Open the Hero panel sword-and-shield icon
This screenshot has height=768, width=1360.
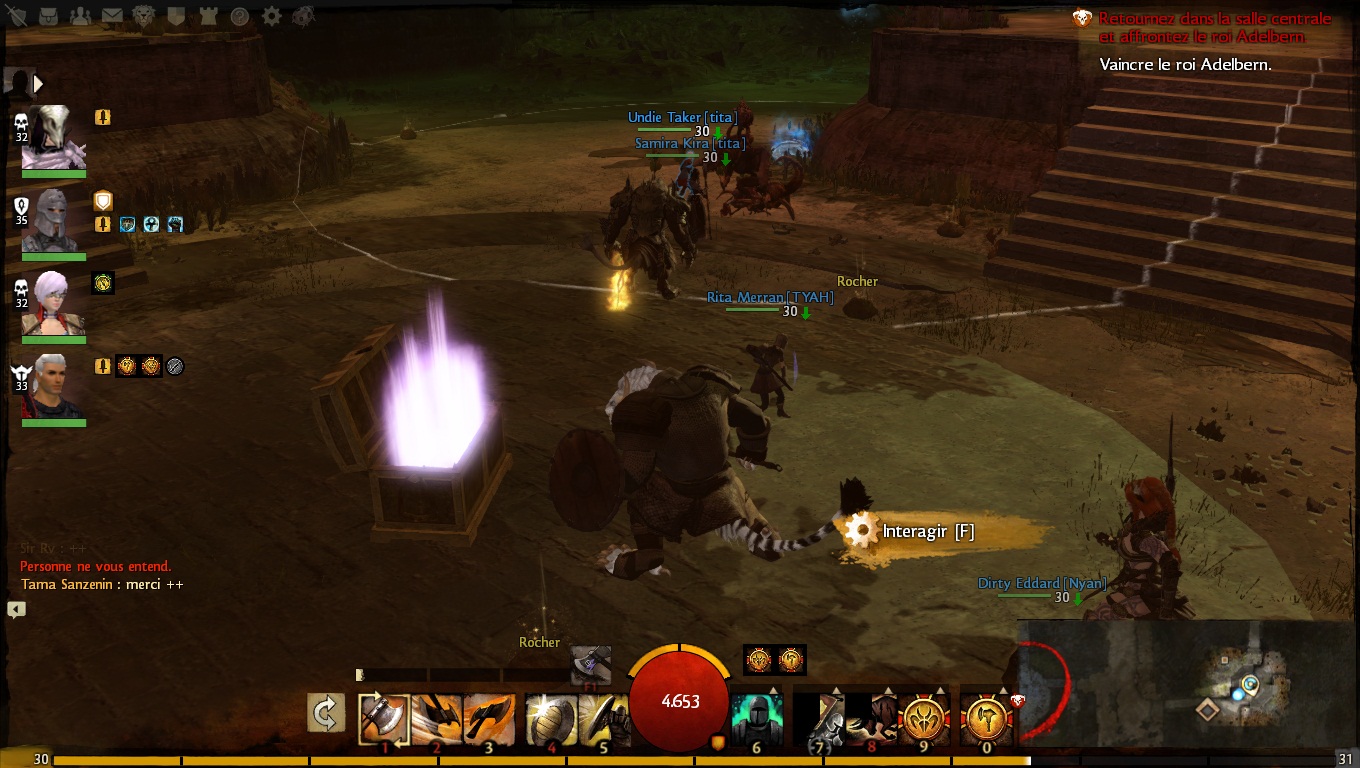tap(16, 16)
